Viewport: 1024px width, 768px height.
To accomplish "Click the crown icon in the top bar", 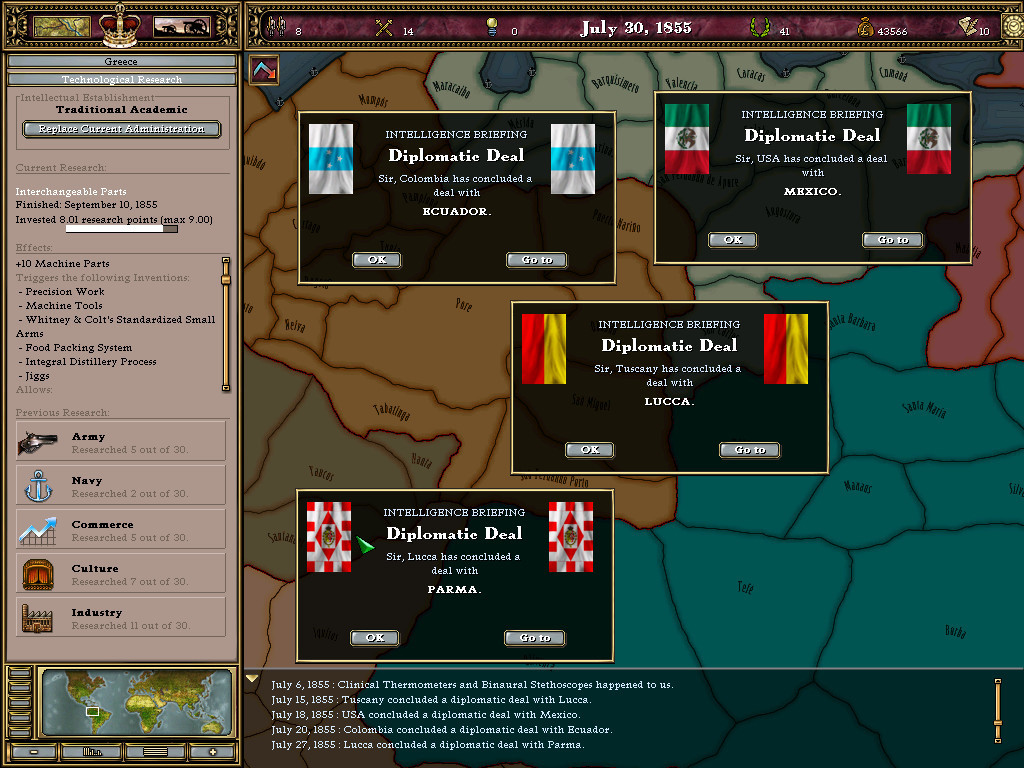I will tap(121, 26).
